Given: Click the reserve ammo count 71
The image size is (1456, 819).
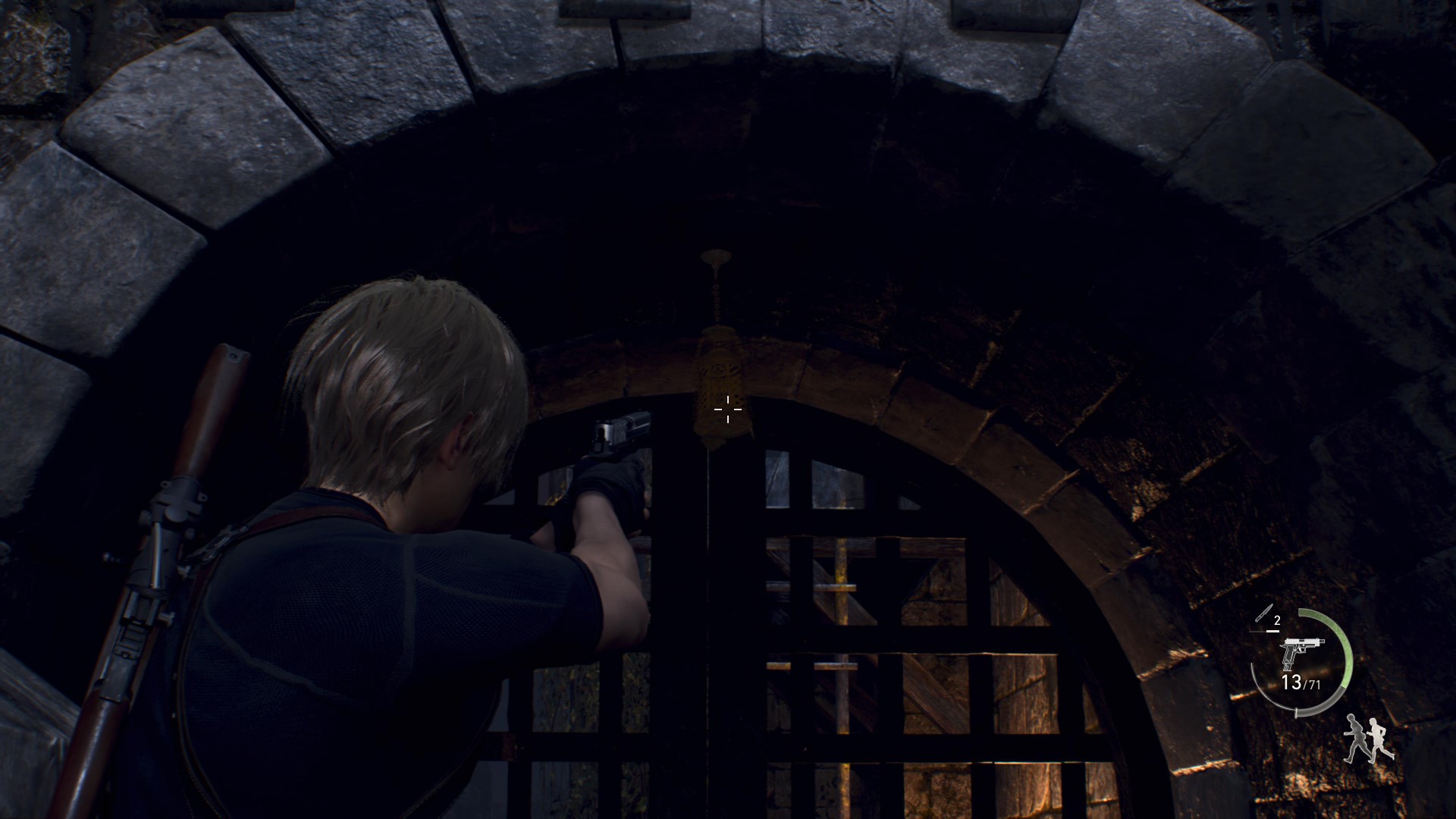Looking at the screenshot, I should click(1314, 683).
